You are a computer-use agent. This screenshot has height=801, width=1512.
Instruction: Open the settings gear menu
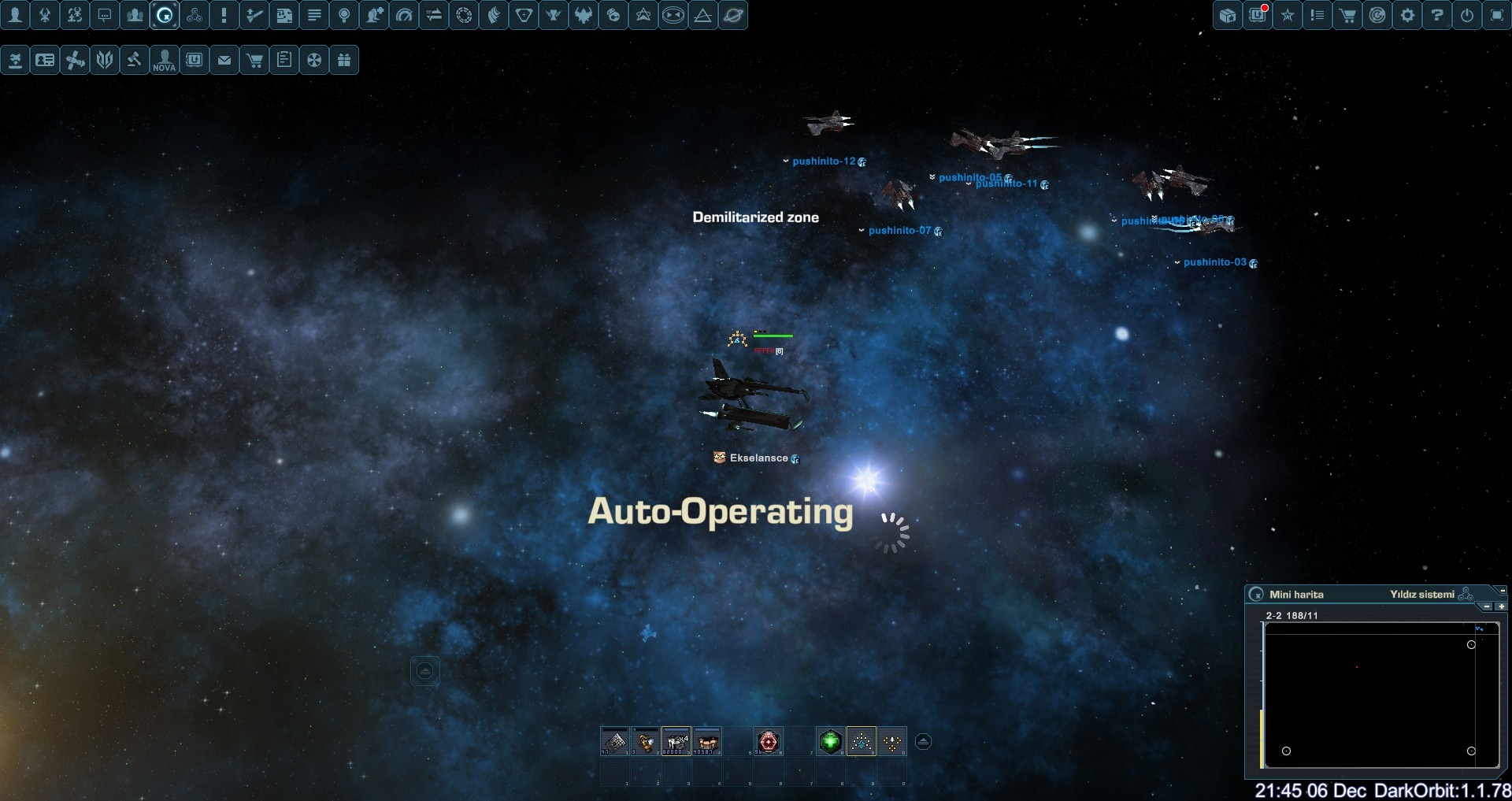pyautogui.click(x=1407, y=15)
